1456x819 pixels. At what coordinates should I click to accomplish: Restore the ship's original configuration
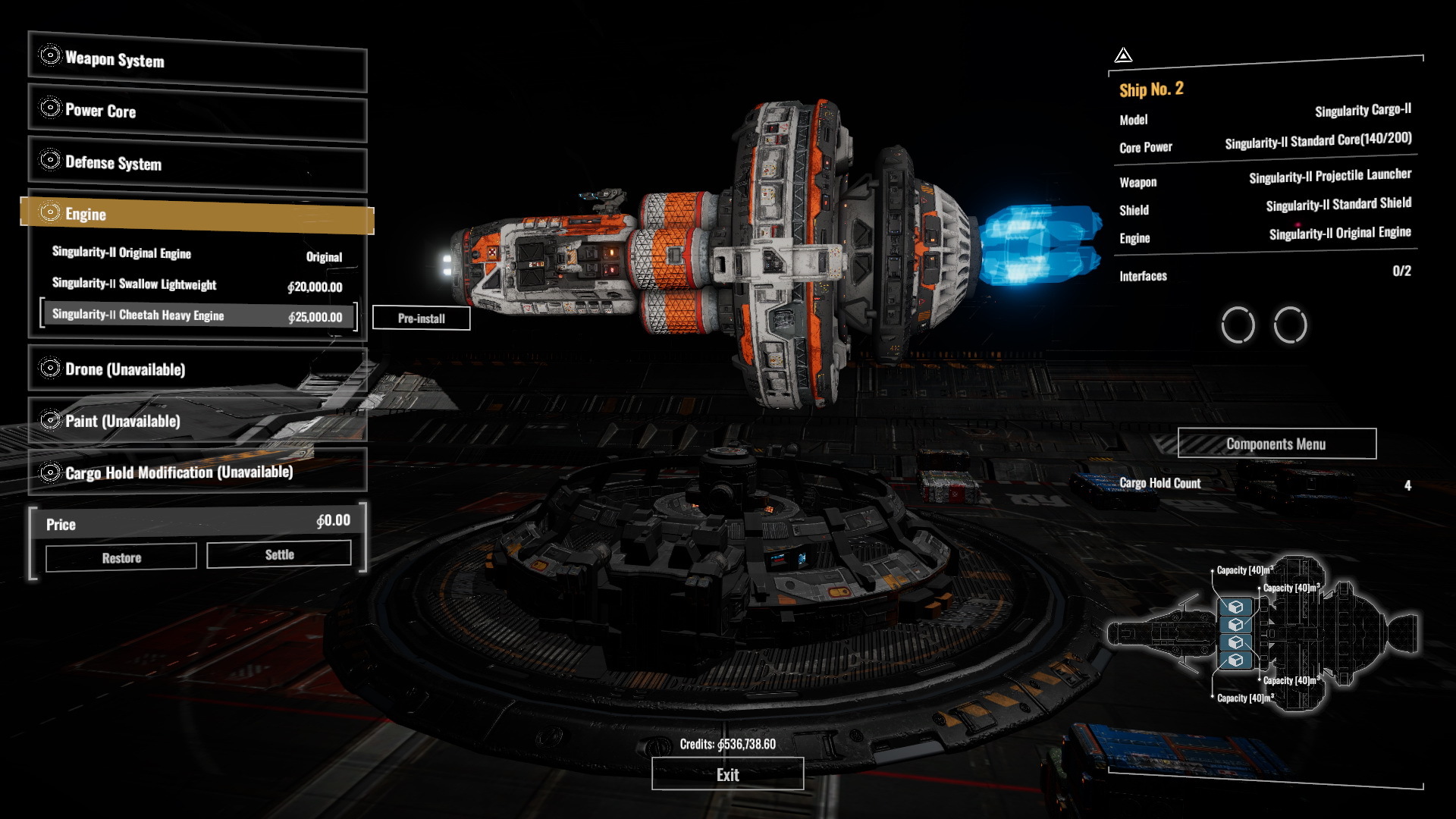(x=121, y=558)
